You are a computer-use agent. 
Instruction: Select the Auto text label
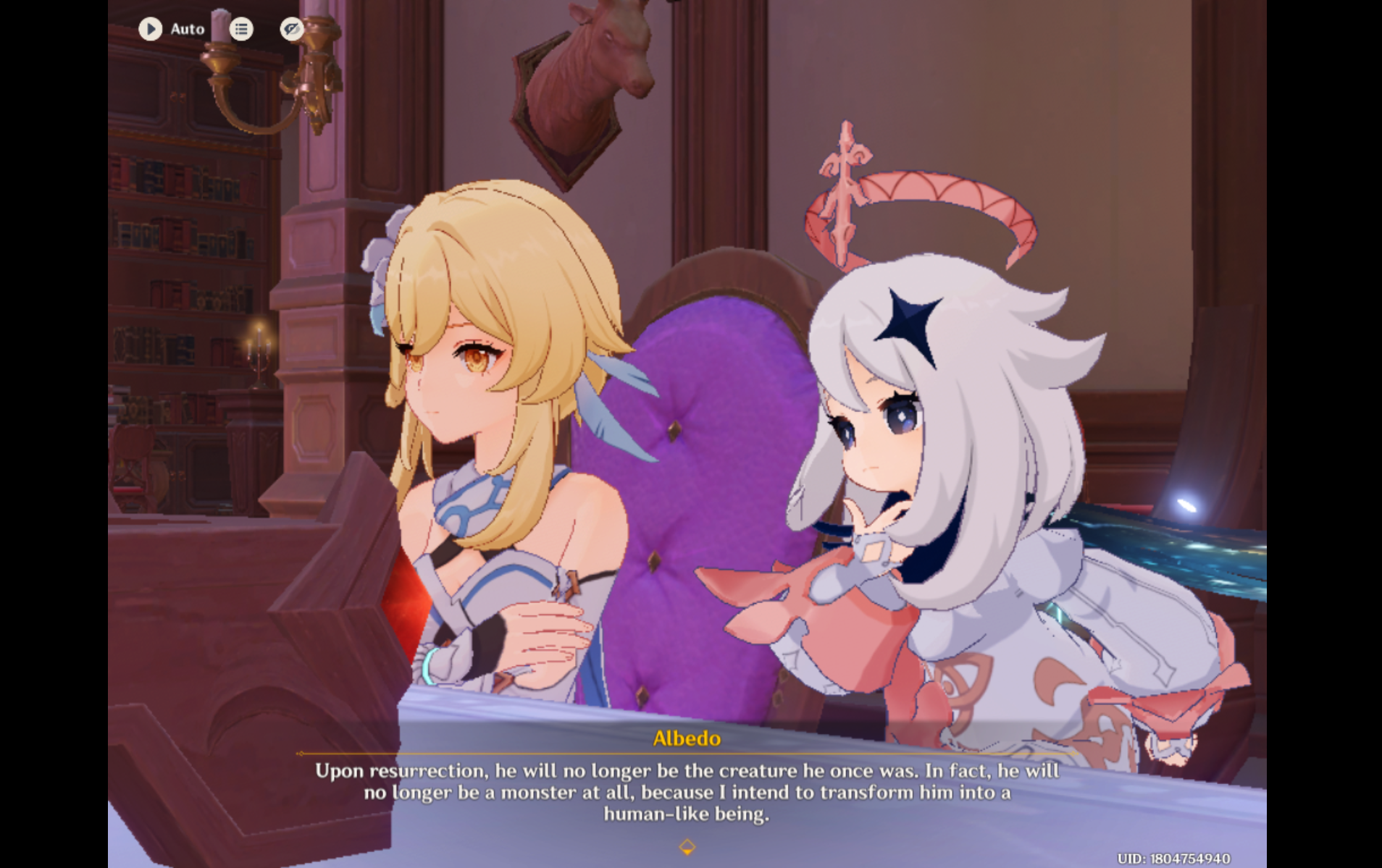tap(187, 30)
